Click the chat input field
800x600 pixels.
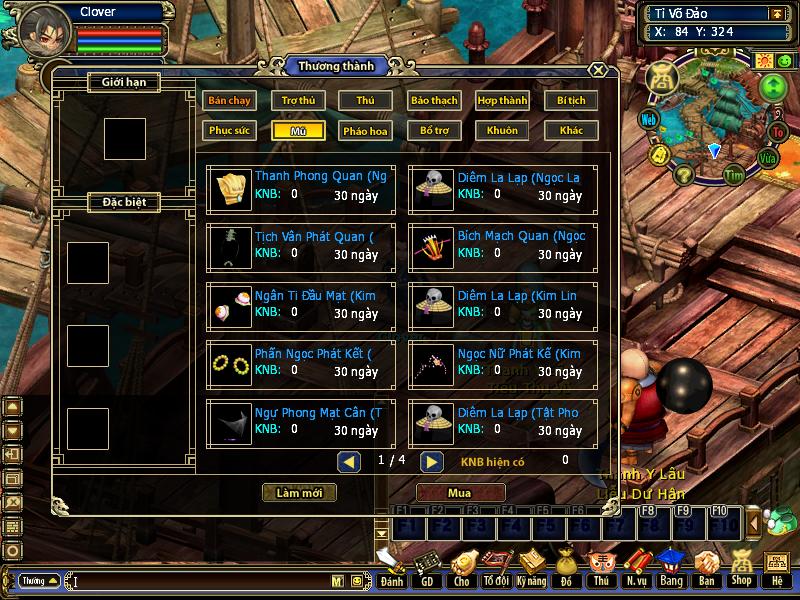tap(200, 581)
